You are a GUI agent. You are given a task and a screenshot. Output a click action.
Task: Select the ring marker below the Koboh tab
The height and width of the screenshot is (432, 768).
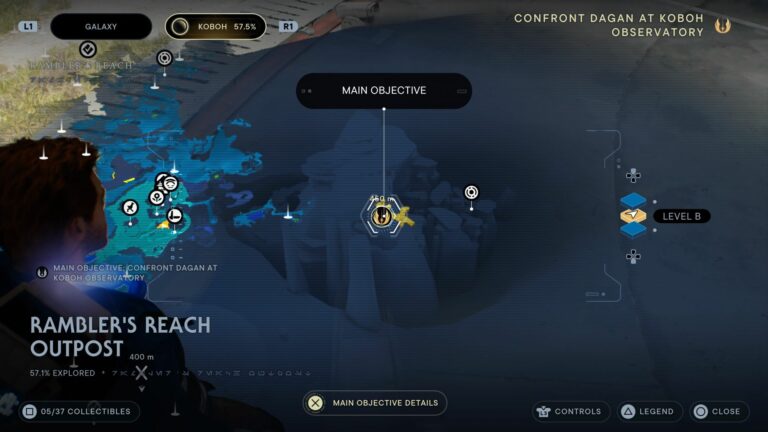pos(164,58)
